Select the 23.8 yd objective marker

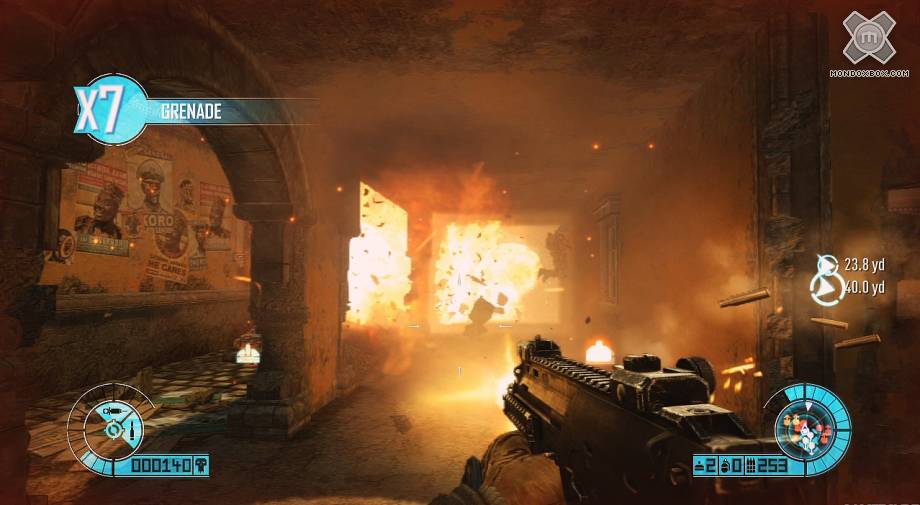(827, 265)
